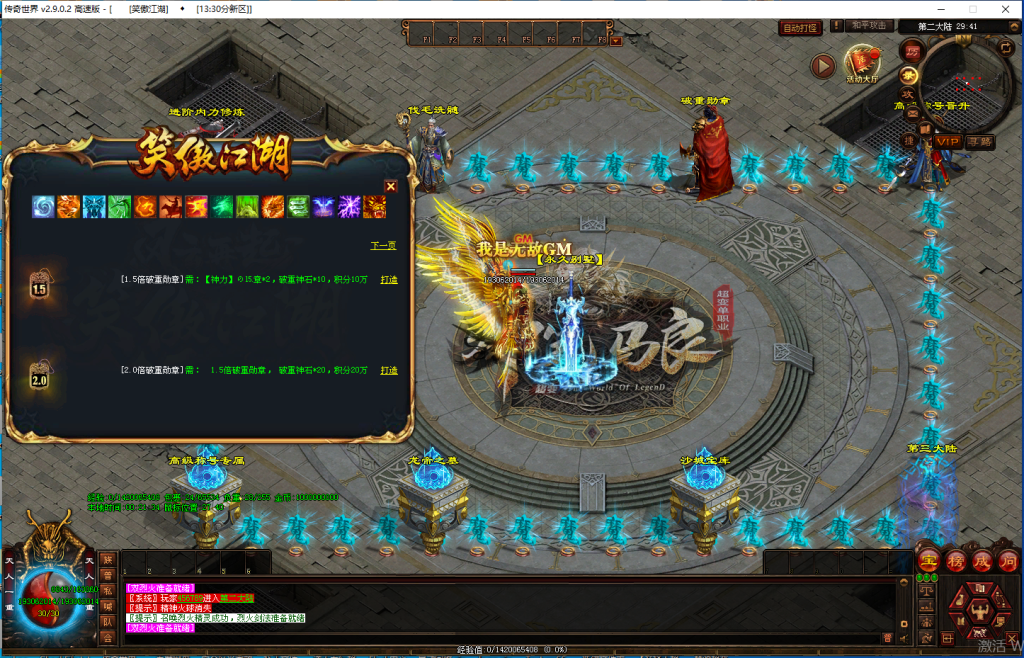Click the 历 calendar button

point(911,50)
